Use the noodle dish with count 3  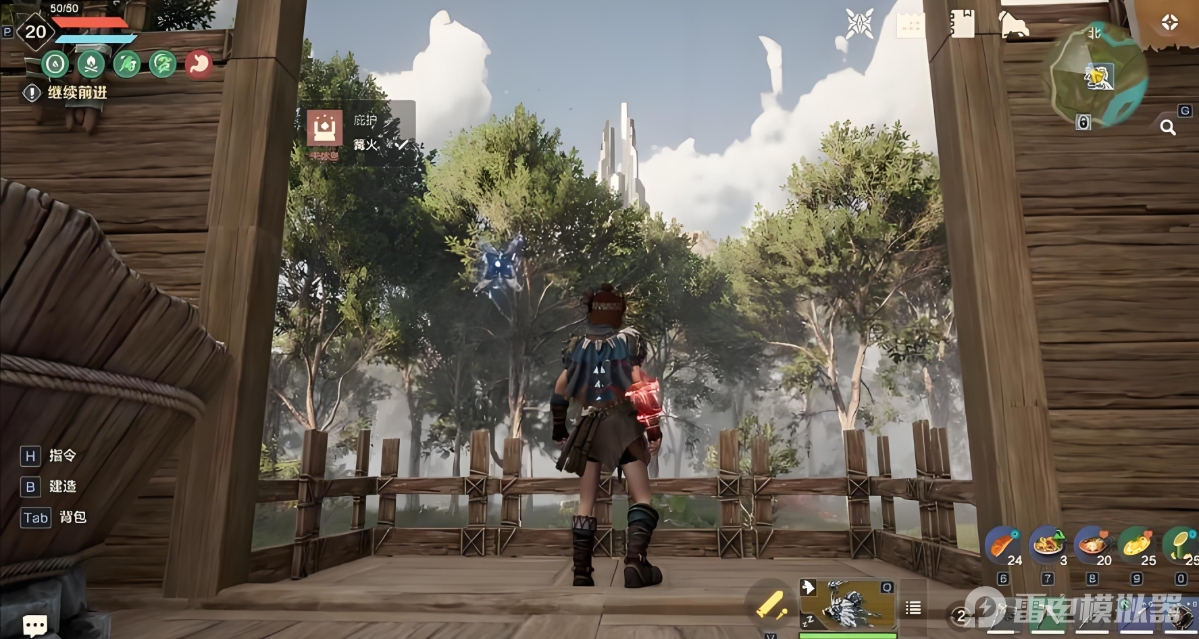pyautogui.click(x=1047, y=546)
